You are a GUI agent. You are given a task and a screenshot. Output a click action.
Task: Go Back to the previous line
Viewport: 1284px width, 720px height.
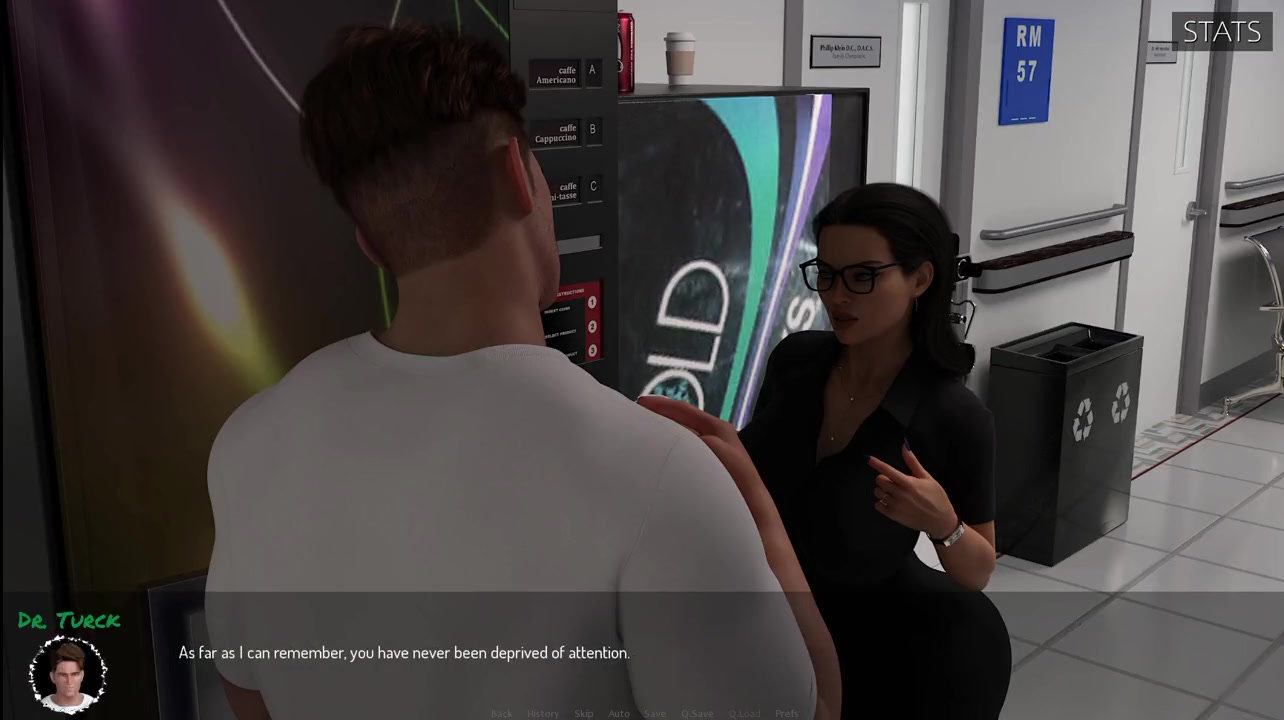click(501, 713)
